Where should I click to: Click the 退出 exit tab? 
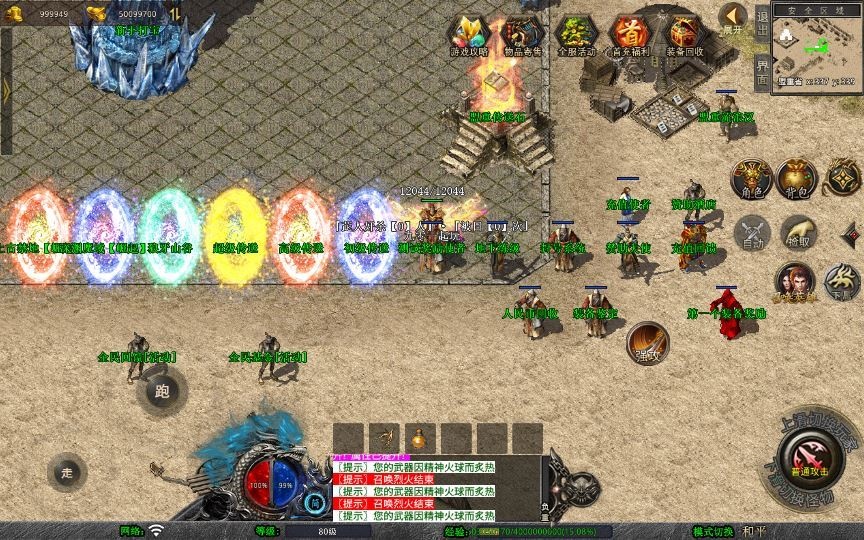point(762,21)
